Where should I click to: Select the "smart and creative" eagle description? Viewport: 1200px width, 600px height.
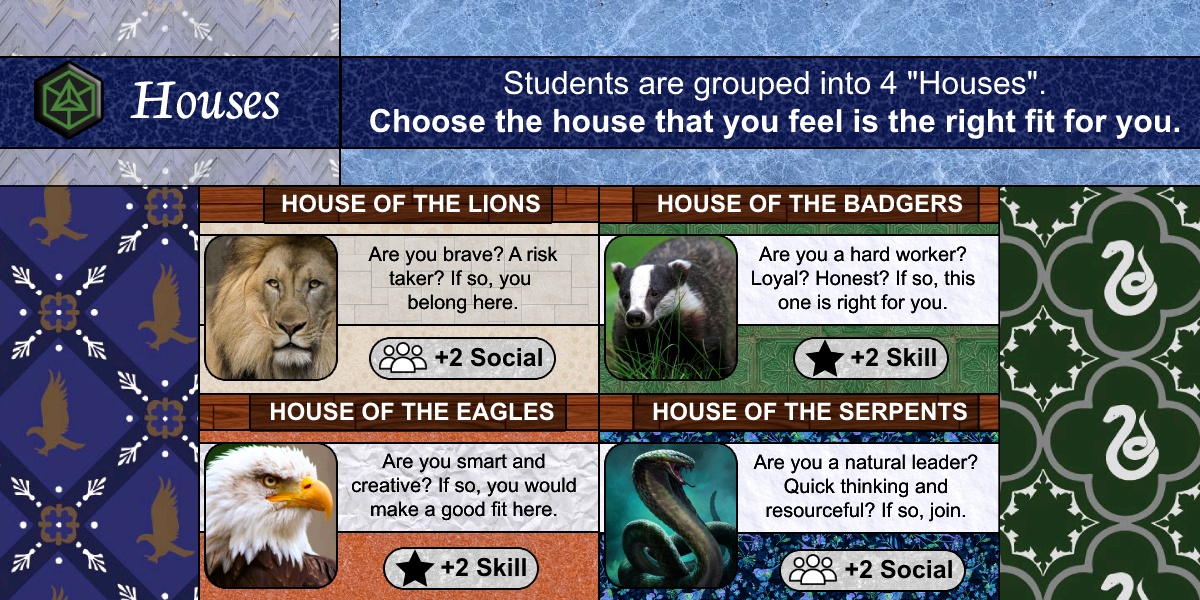[x=464, y=486]
